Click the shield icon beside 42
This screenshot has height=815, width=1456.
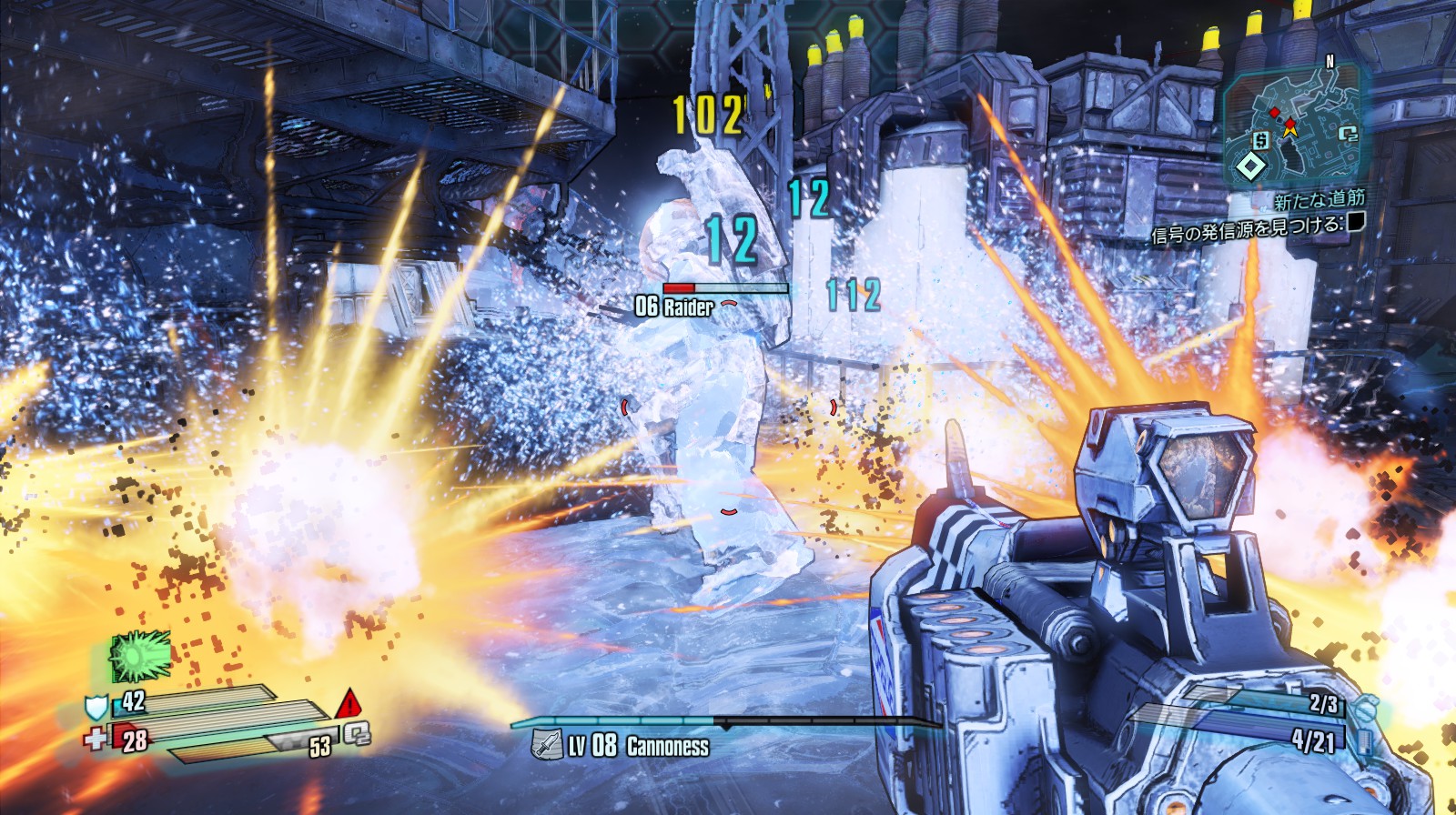pos(96,707)
